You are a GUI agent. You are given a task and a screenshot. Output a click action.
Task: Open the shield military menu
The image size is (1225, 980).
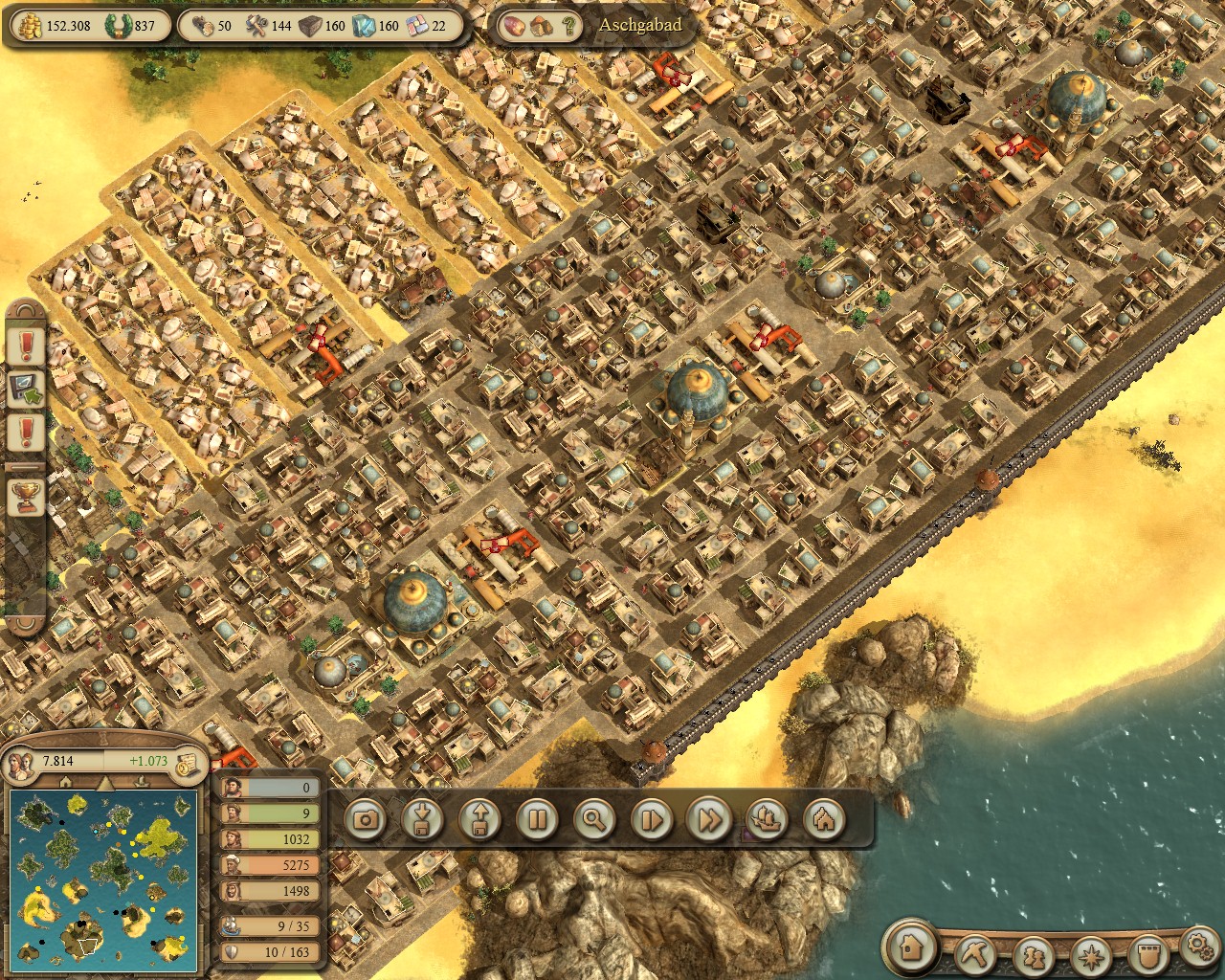click(1146, 953)
